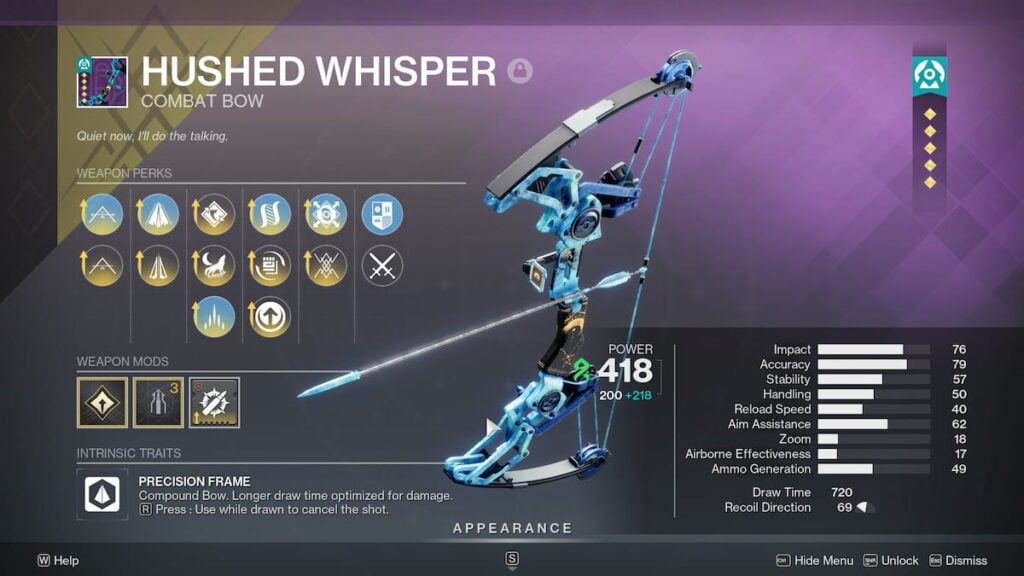Image resolution: width=1024 pixels, height=576 pixels.
Task: Choose the list with circular arrow perk
Action: [270, 265]
